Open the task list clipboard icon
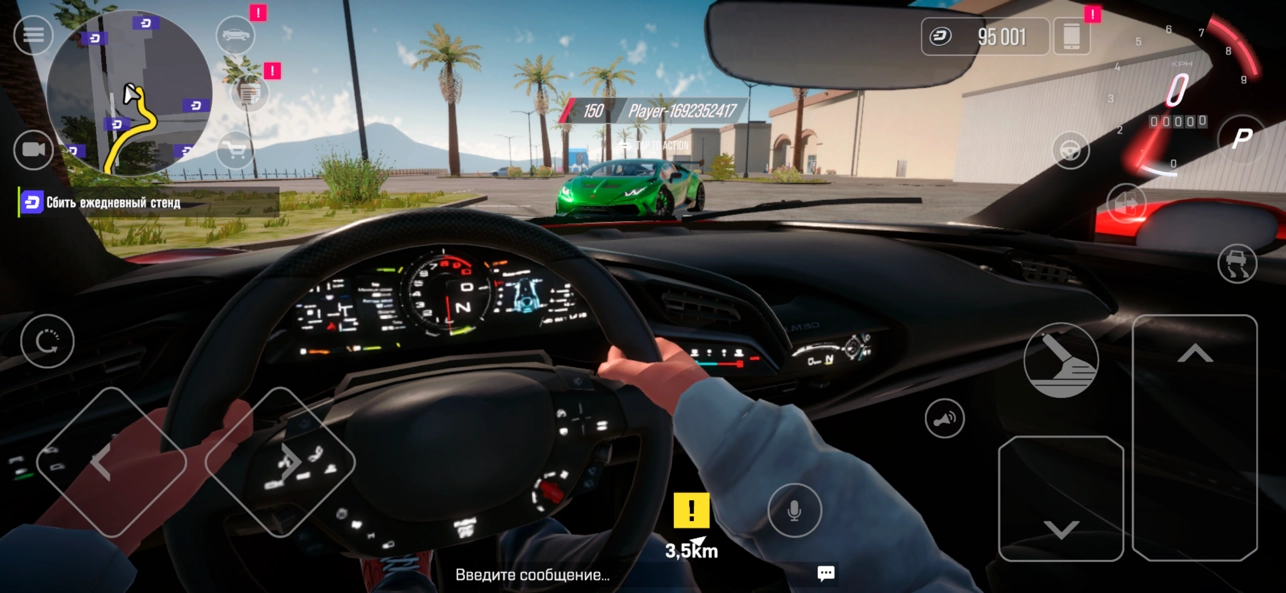Viewport: 1286px width, 593px height. [249, 93]
